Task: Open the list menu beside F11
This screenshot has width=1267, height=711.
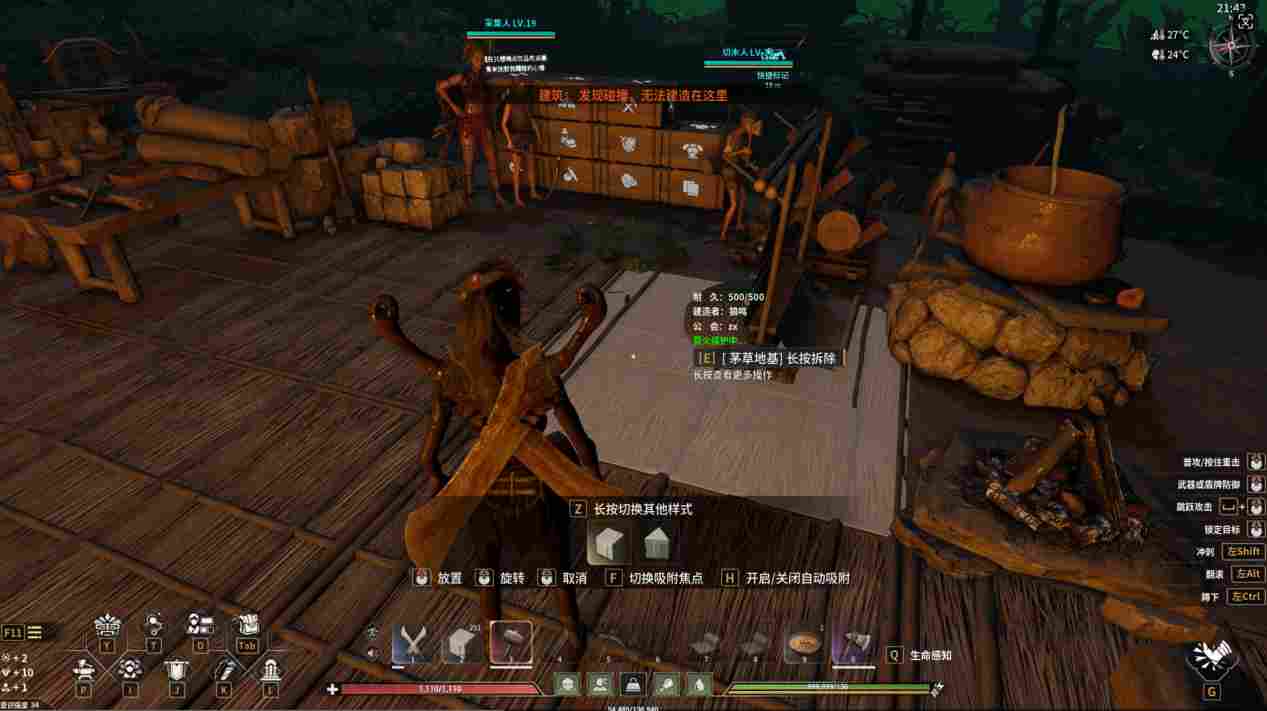Action: pyautogui.click(x=35, y=632)
